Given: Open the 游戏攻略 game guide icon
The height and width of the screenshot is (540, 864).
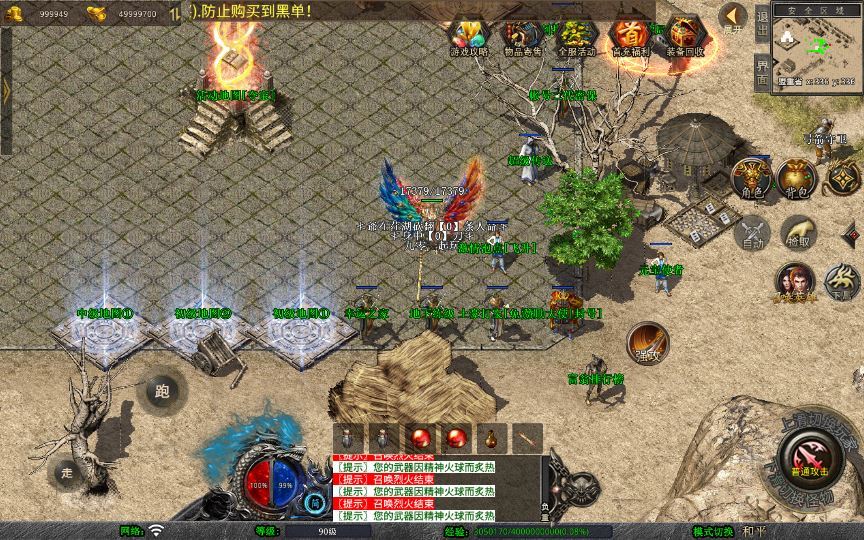Looking at the screenshot, I should point(469,38).
